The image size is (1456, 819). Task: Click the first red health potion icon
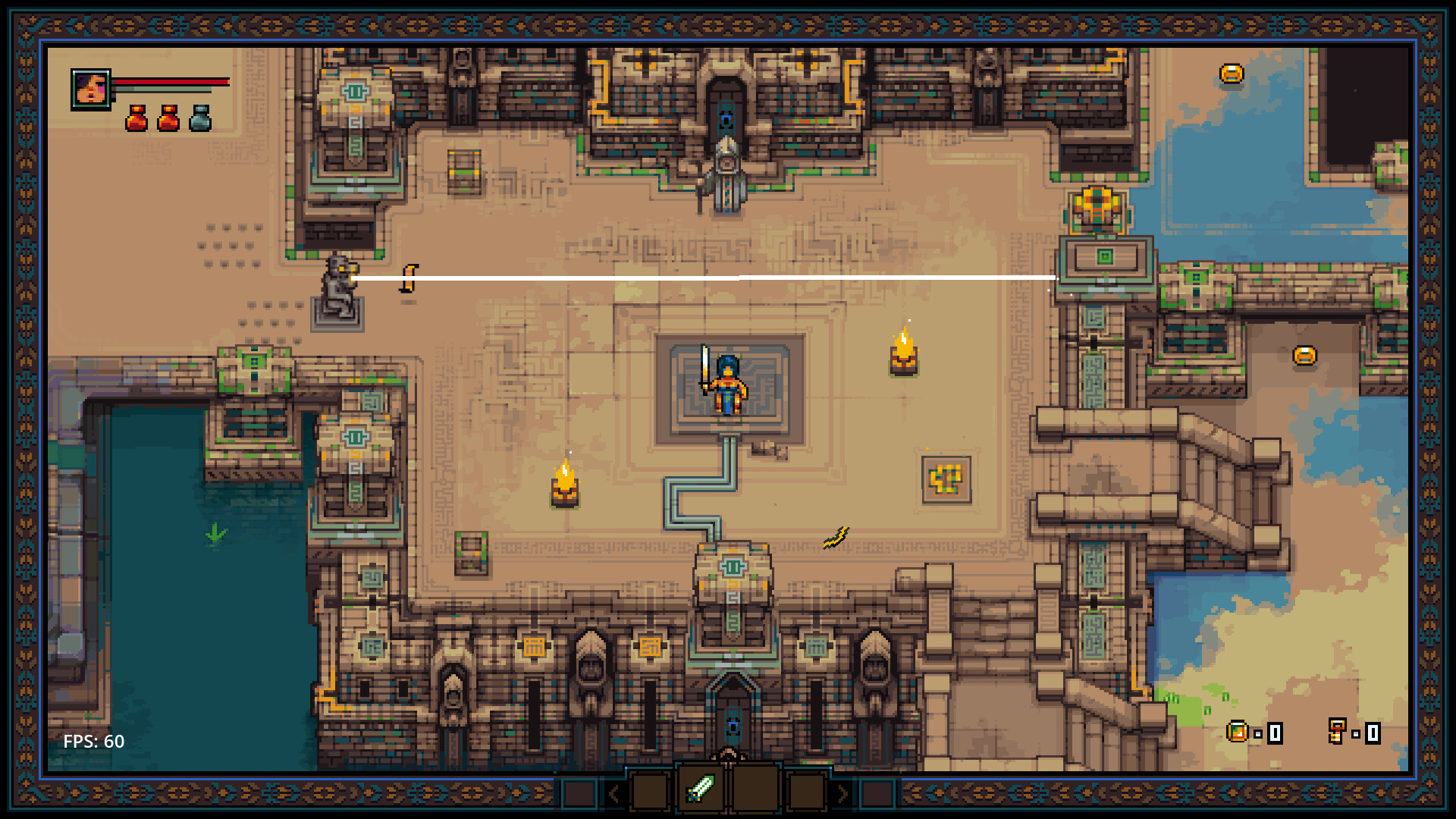(x=137, y=118)
